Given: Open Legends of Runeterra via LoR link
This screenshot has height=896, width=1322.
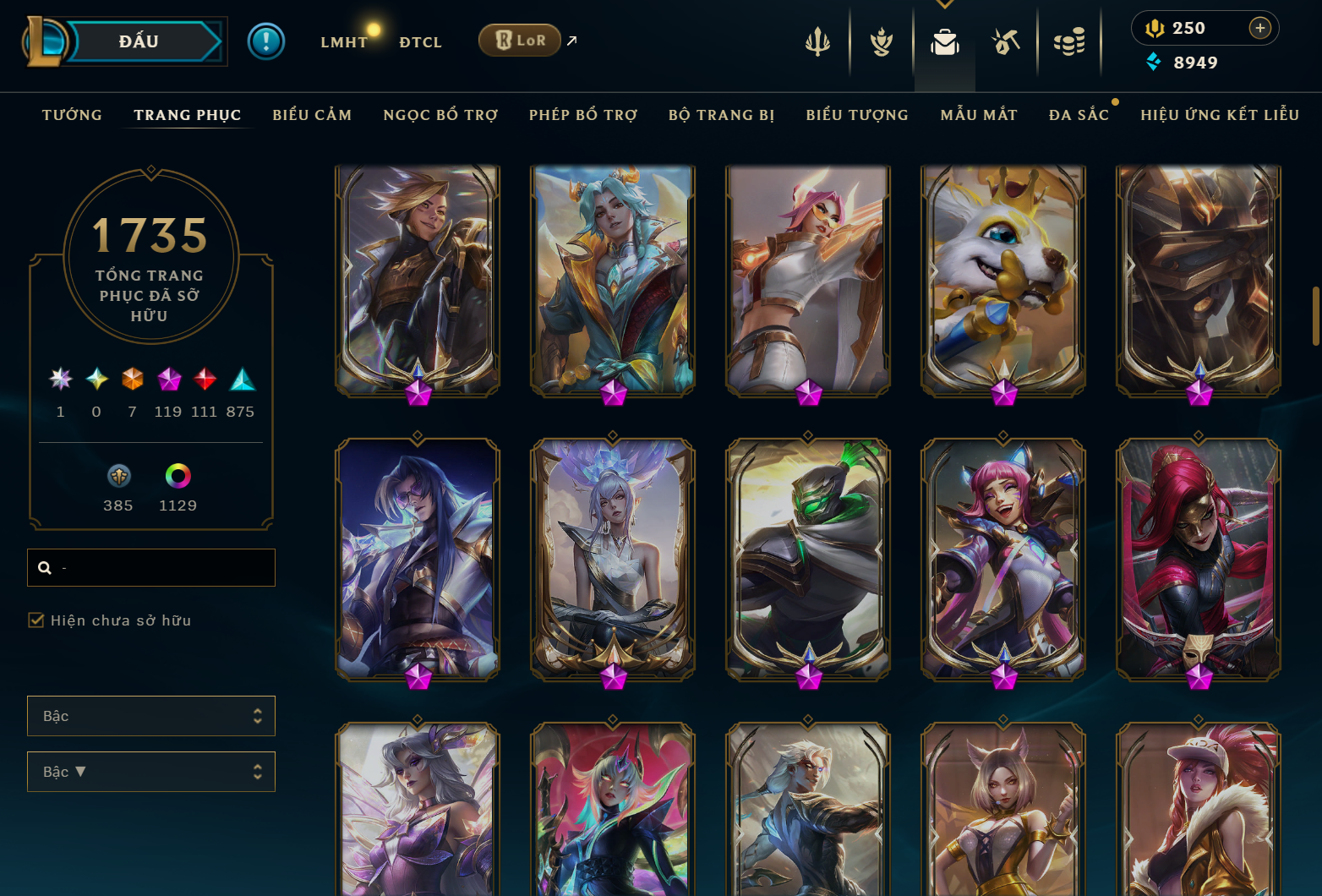Looking at the screenshot, I should pos(519,40).
